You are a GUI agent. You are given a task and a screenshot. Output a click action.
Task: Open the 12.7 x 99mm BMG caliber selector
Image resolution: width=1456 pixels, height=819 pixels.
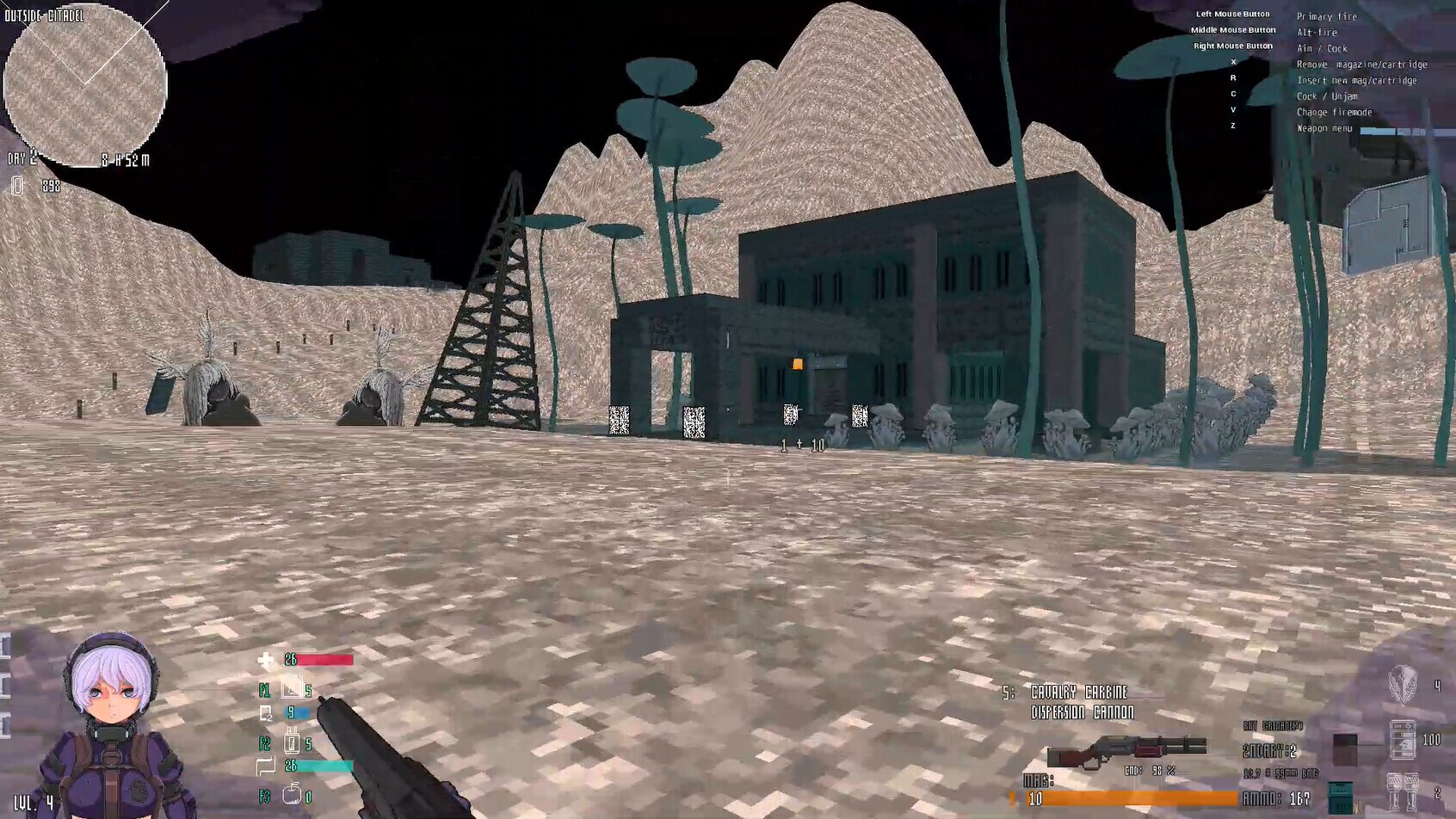pos(1280,773)
